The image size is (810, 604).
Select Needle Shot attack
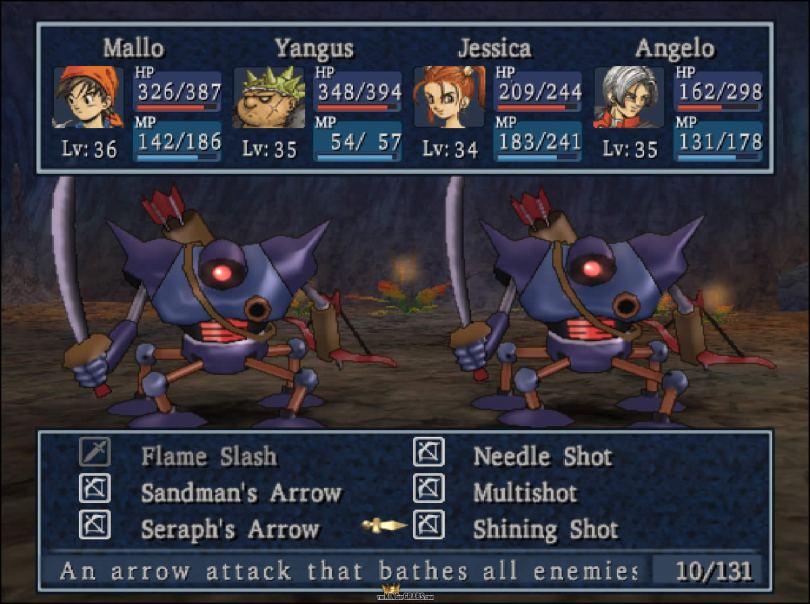coord(542,457)
